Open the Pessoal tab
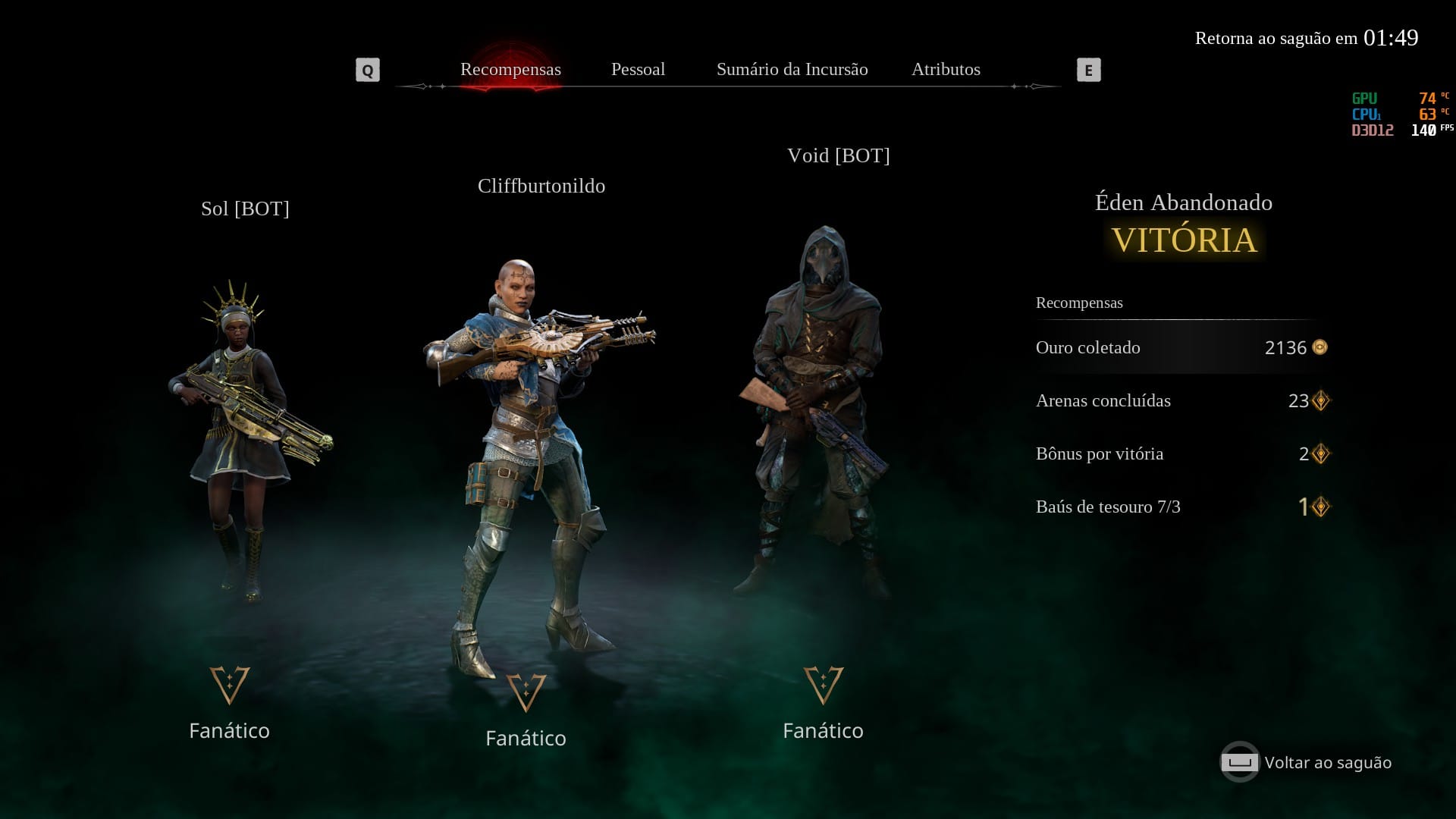This screenshot has width=1456, height=819. coord(638,70)
